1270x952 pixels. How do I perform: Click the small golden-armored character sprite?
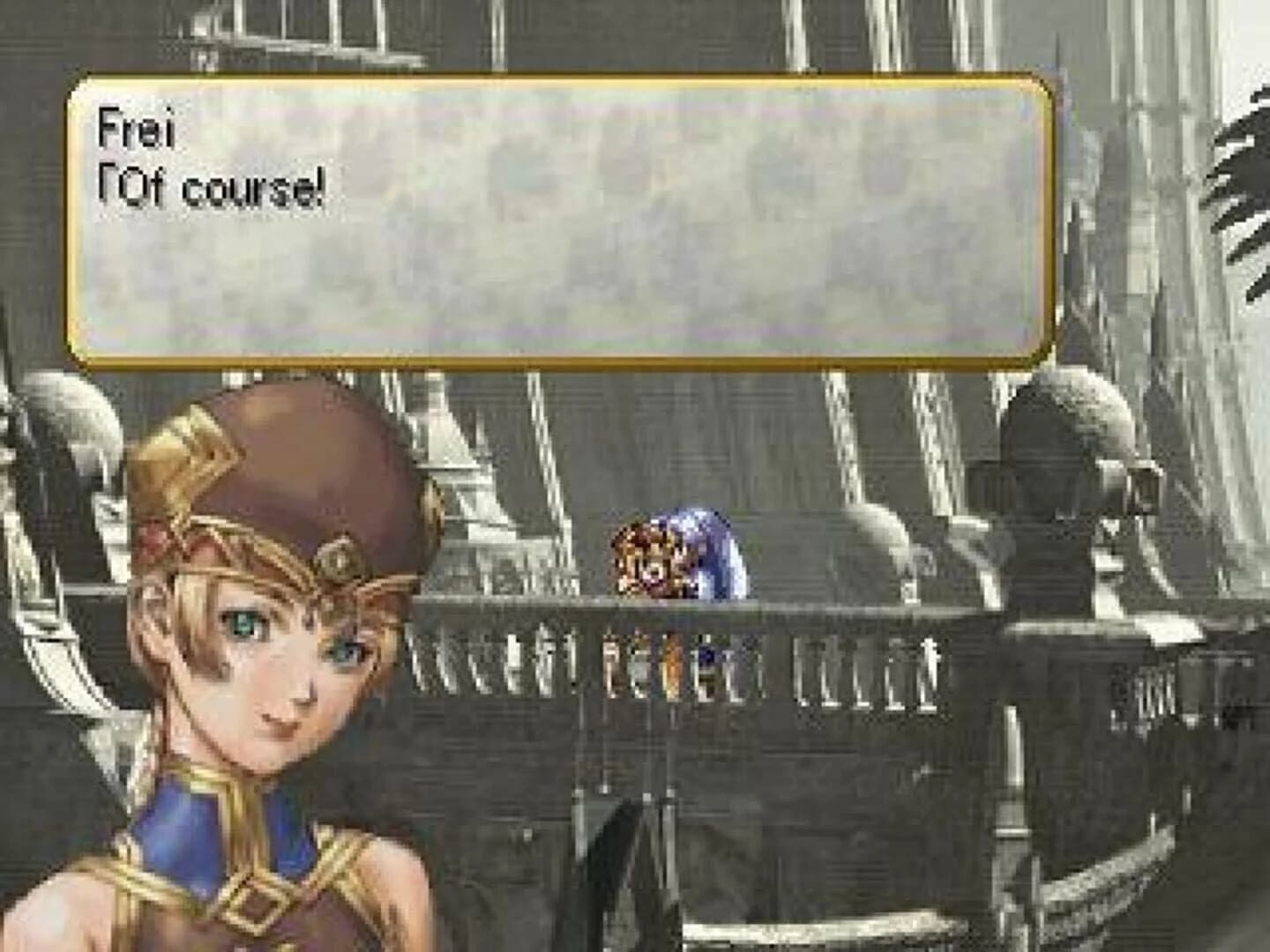coord(648,559)
